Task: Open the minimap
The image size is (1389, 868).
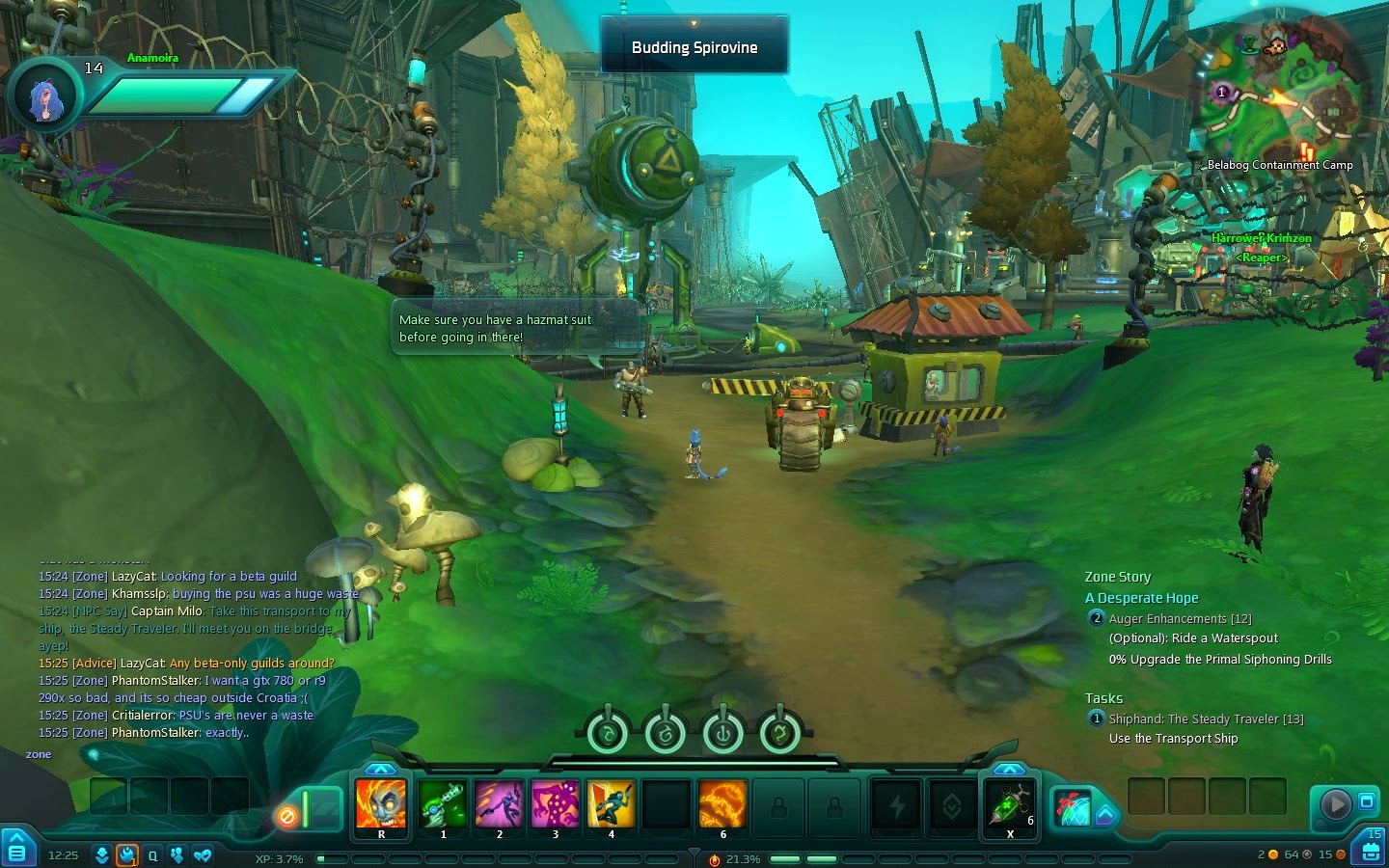Action: click(1280, 92)
